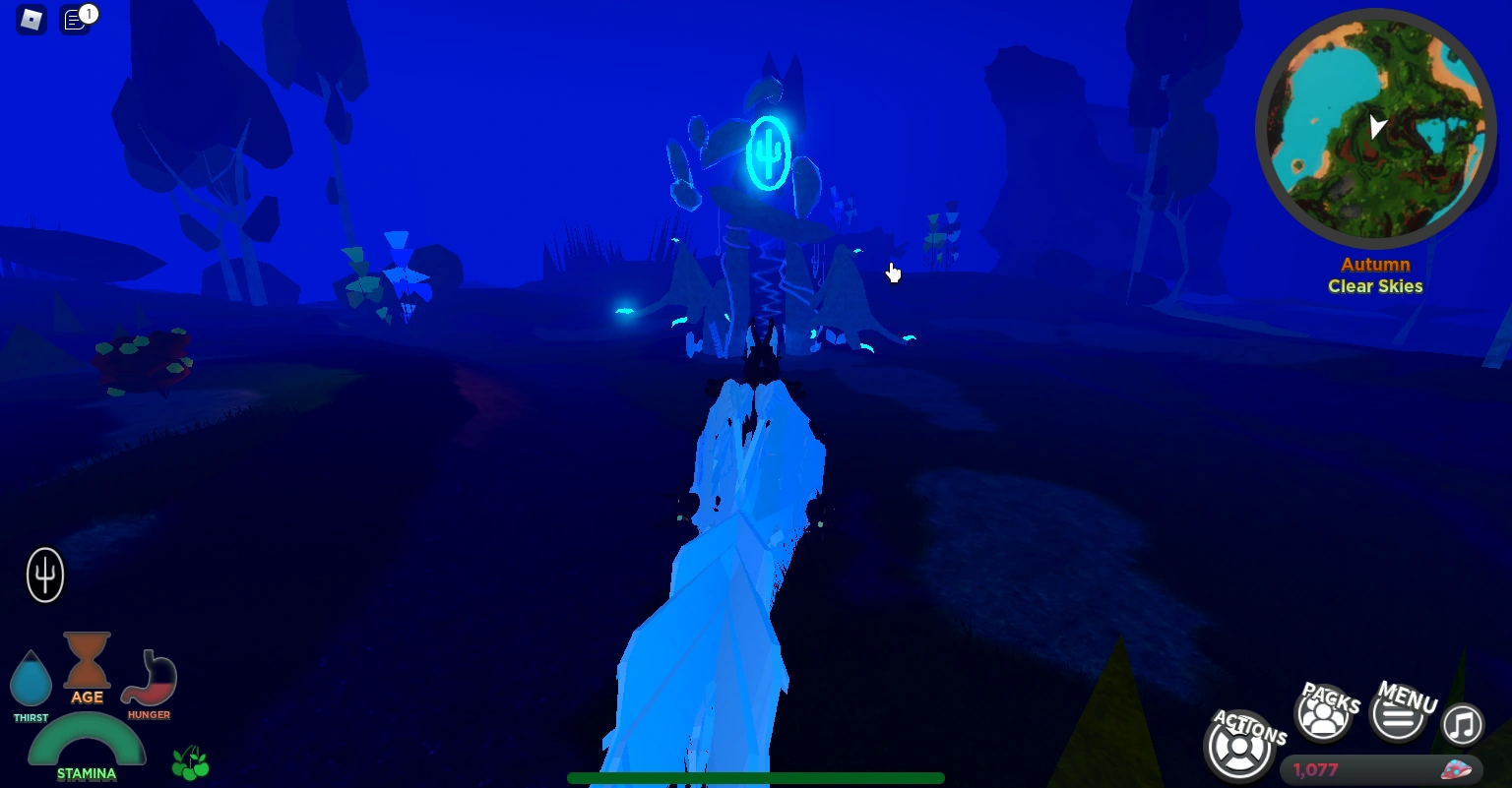
Task: Click the green XP progress bar
Action: coord(756,778)
